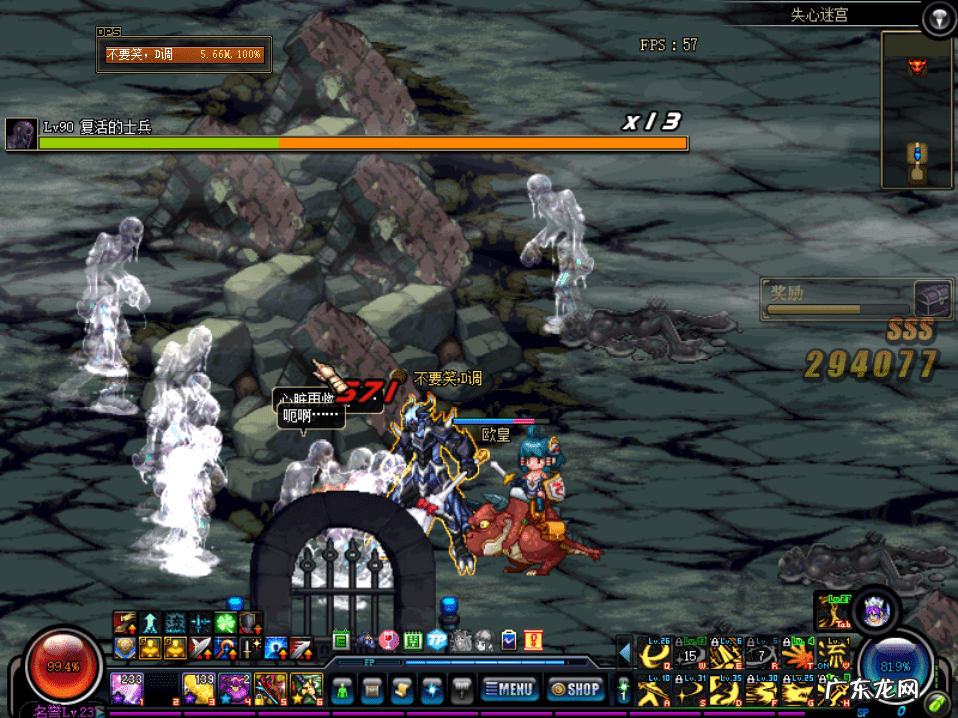The image size is (958, 718).
Task: Click the green four-leaf clover buff icon
Action: (224, 623)
